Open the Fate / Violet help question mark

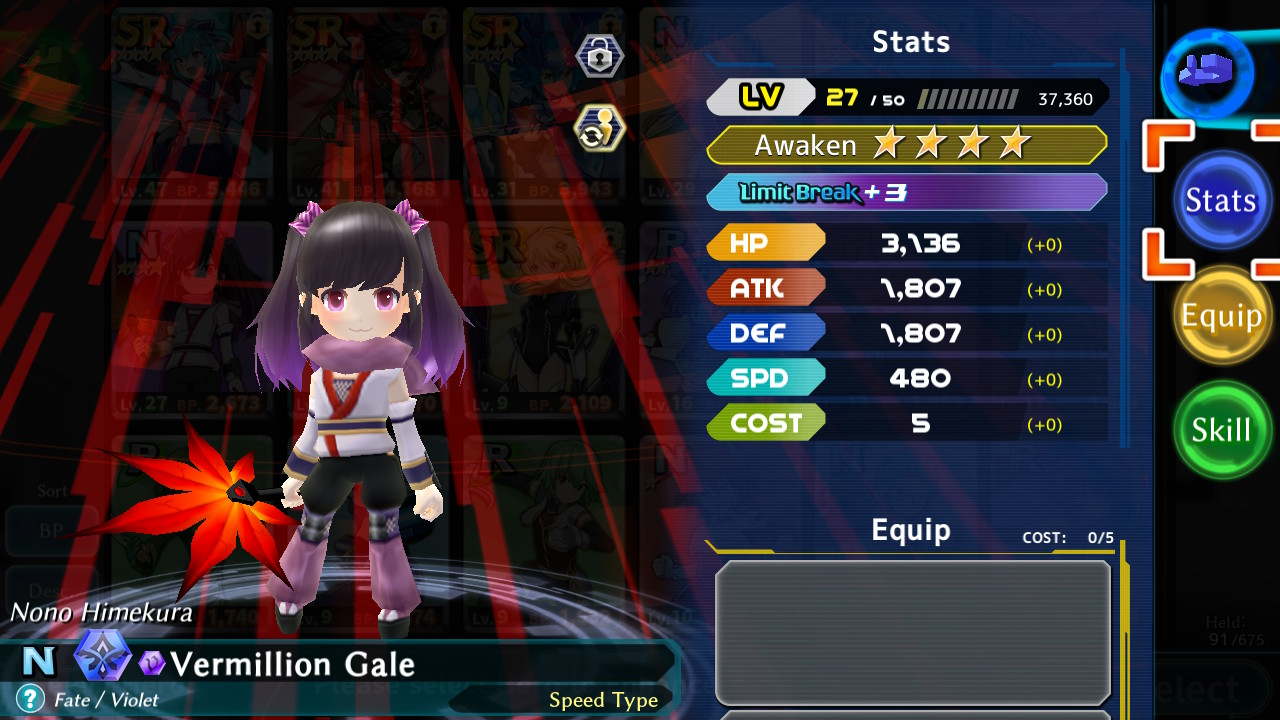31,698
